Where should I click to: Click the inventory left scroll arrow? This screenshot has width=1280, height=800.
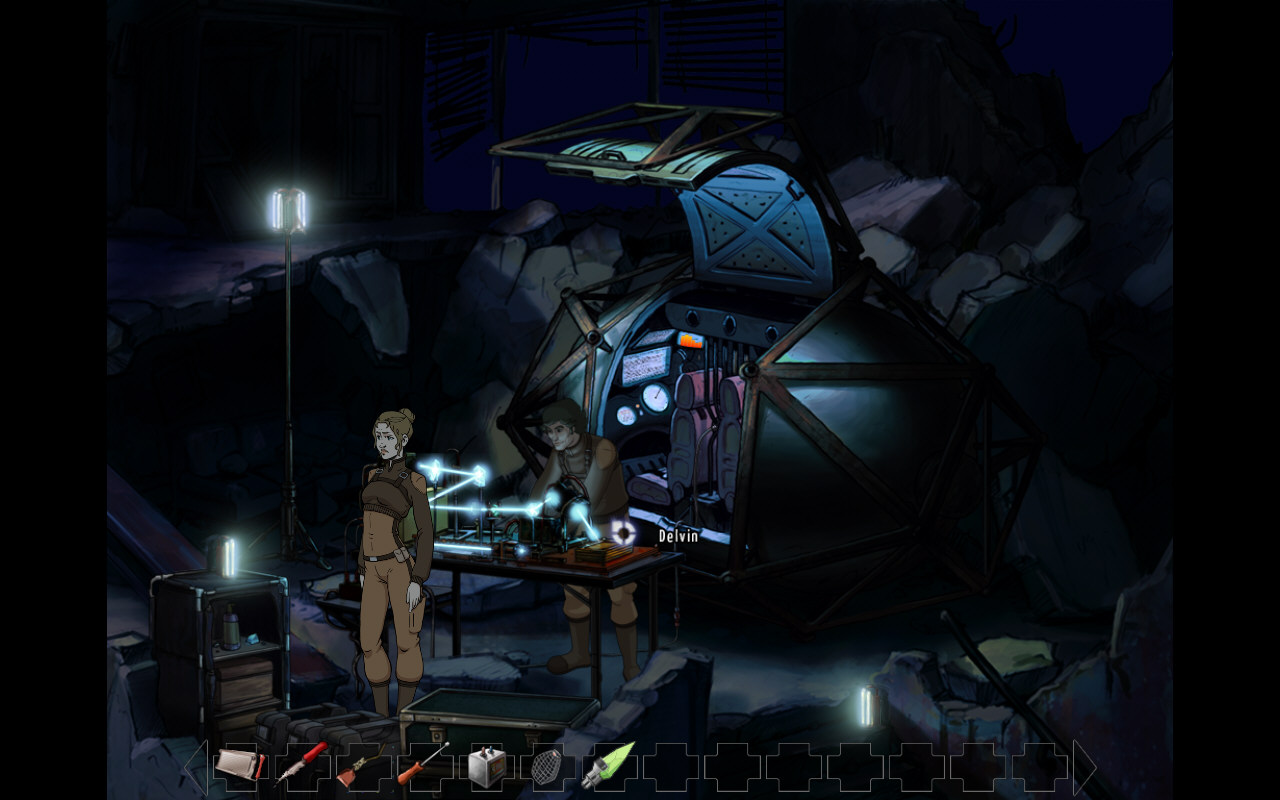[195, 767]
